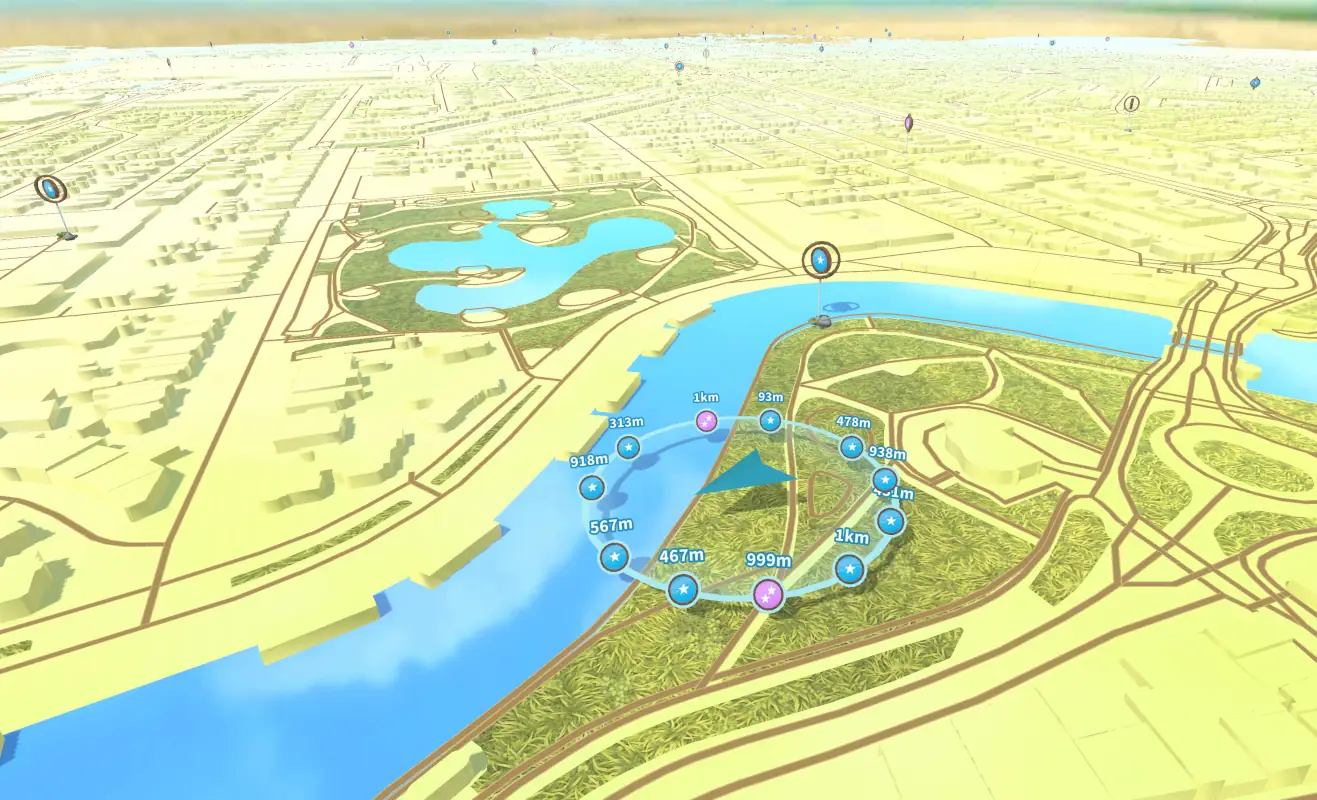This screenshot has width=1317, height=800.
Task: Pick the blue star marker labeled 1km
Action: [x=849, y=569]
